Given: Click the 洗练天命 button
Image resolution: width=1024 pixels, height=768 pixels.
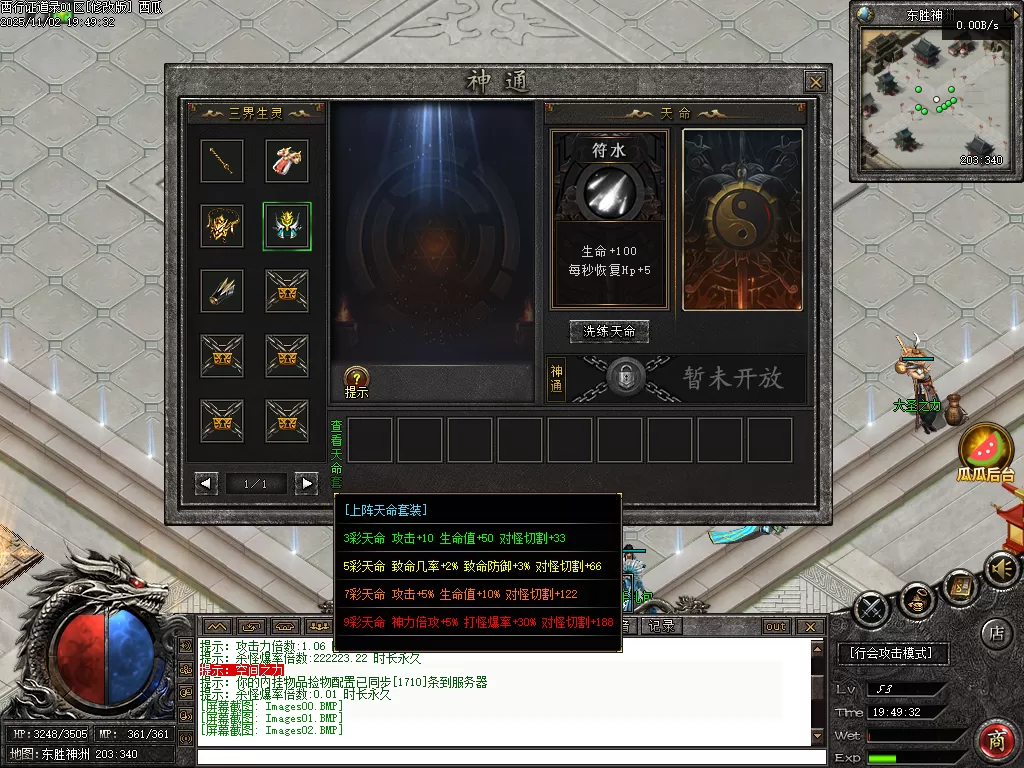Looking at the screenshot, I should [609, 331].
